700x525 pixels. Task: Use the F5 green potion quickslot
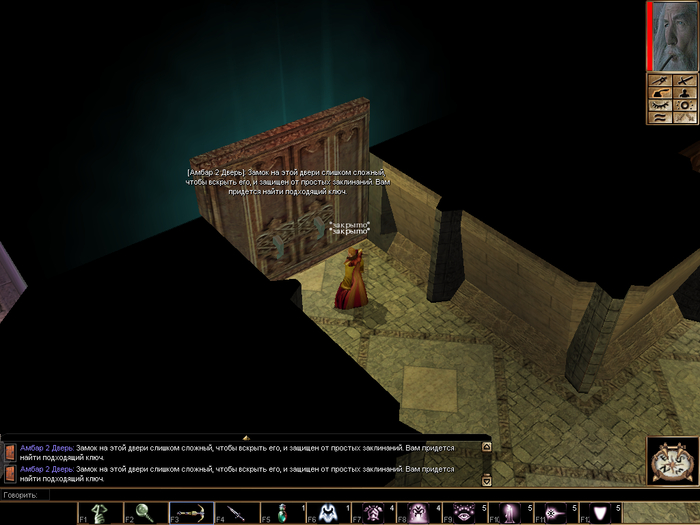click(x=282, y=512)
